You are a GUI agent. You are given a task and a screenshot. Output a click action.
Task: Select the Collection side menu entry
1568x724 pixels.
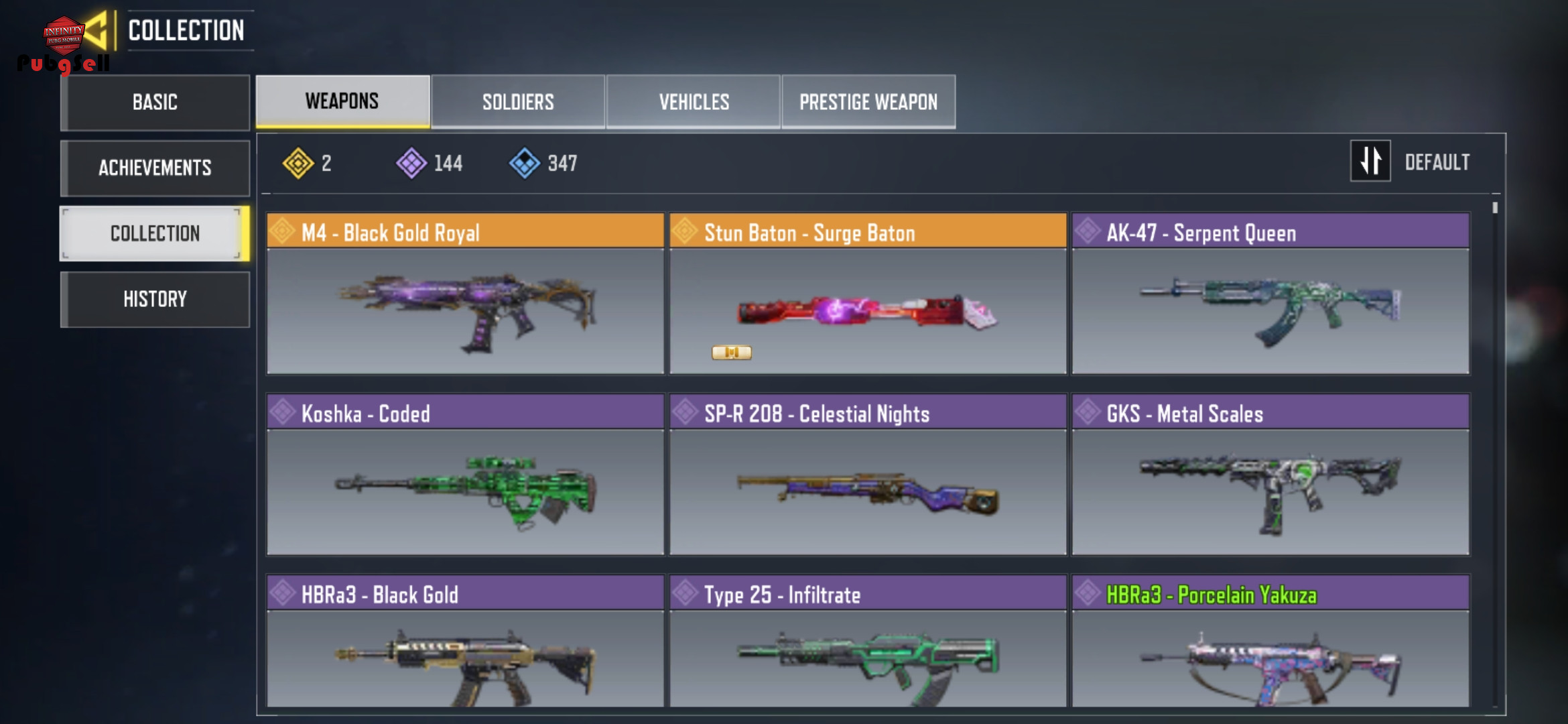coord(155,233)
